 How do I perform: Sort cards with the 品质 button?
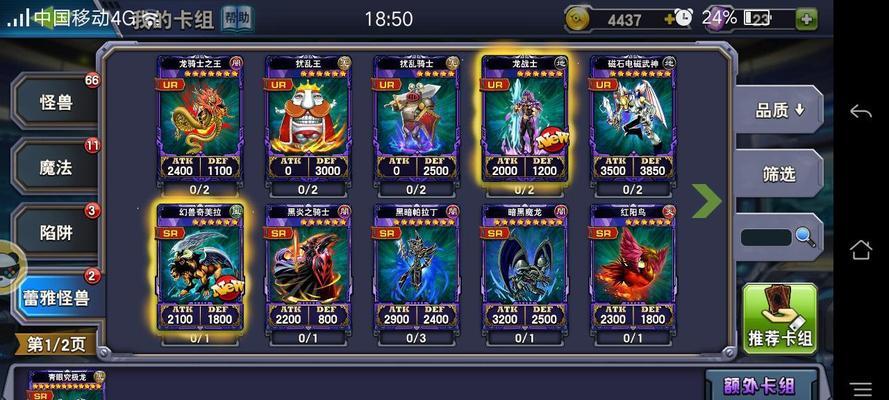(781, 110)
